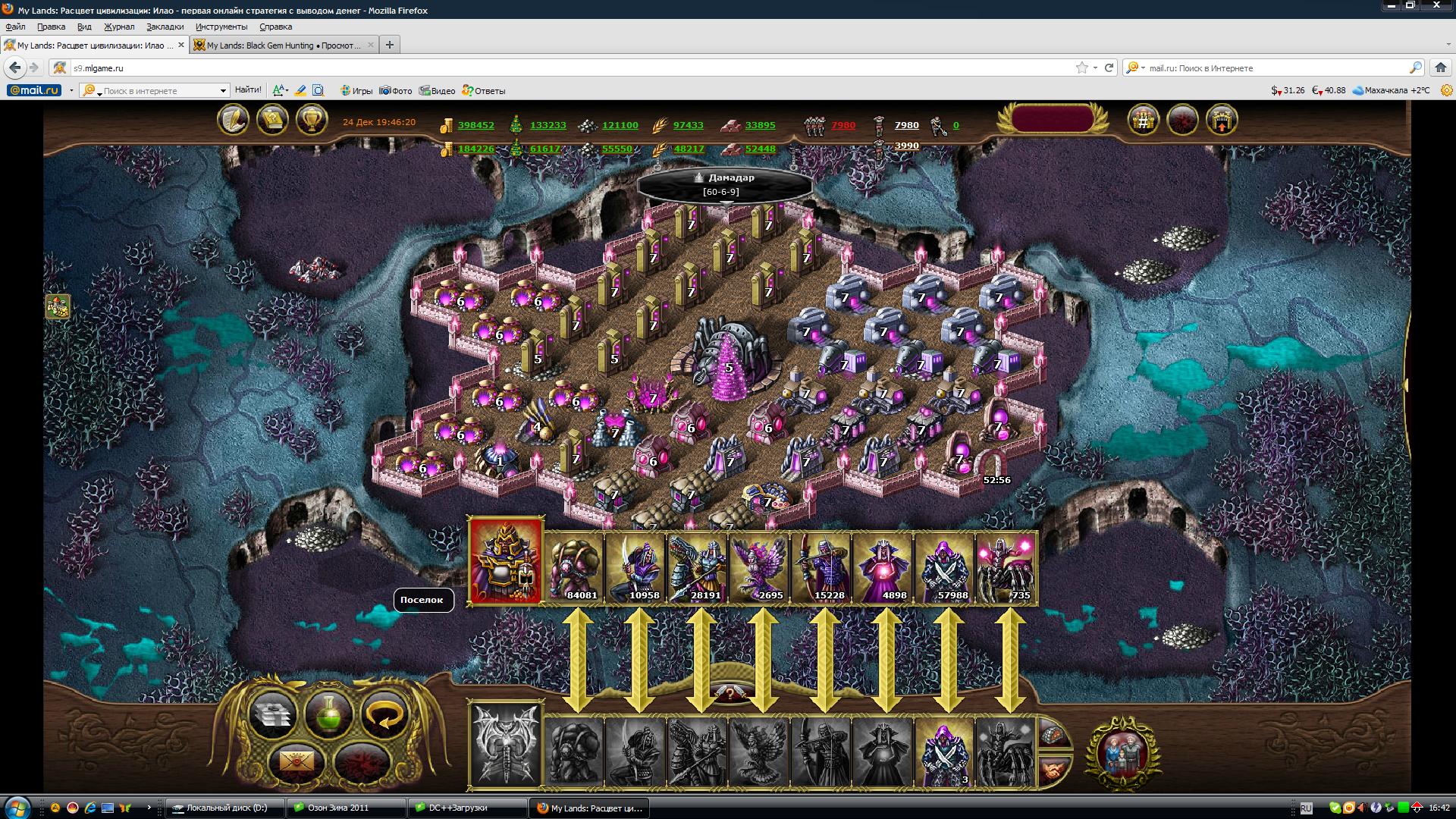The height and width of the screenshot is (819, 1456).
Task: Select the hero portrait in red frame
Action: coord(506,561)
